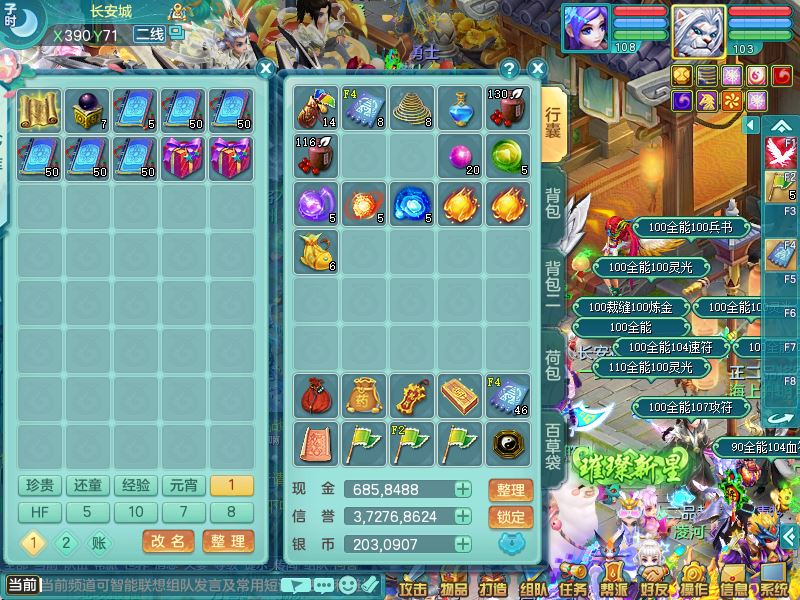Add cash with the 现金 plus button
The width and height of the screenshot is (800, 600).
tap(462, 490)
